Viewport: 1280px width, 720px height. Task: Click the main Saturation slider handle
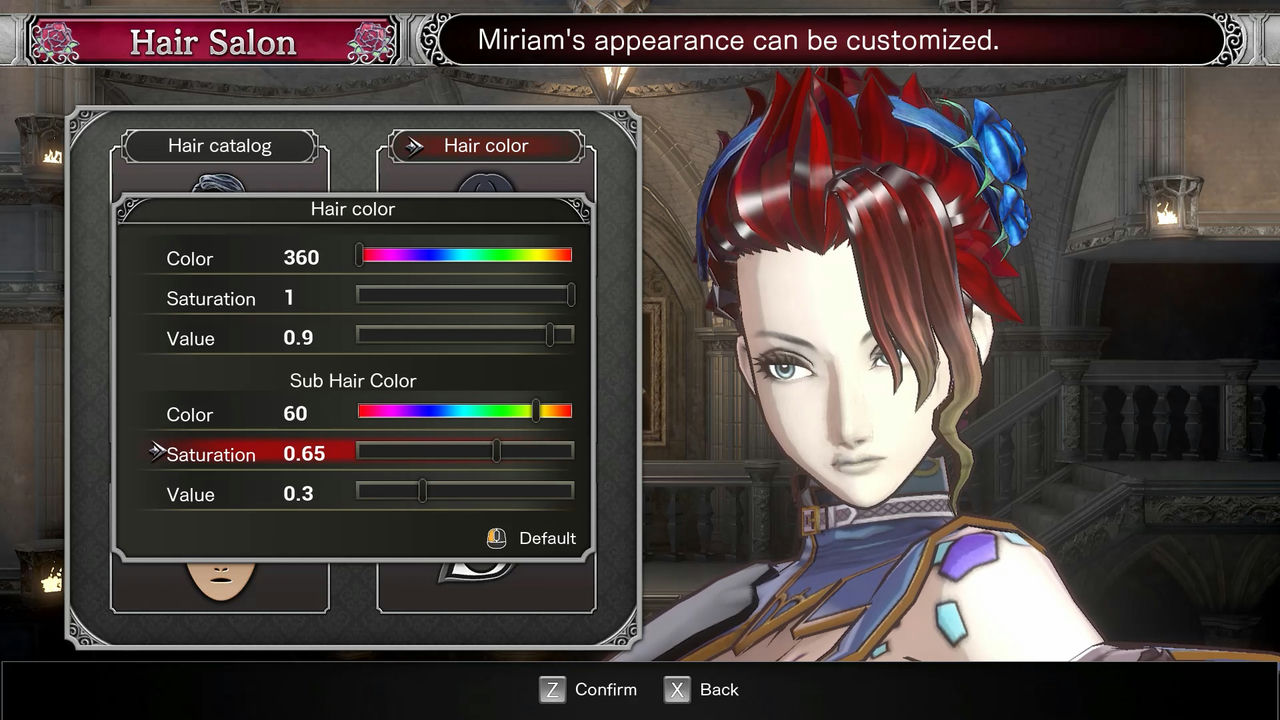[570, 295]
